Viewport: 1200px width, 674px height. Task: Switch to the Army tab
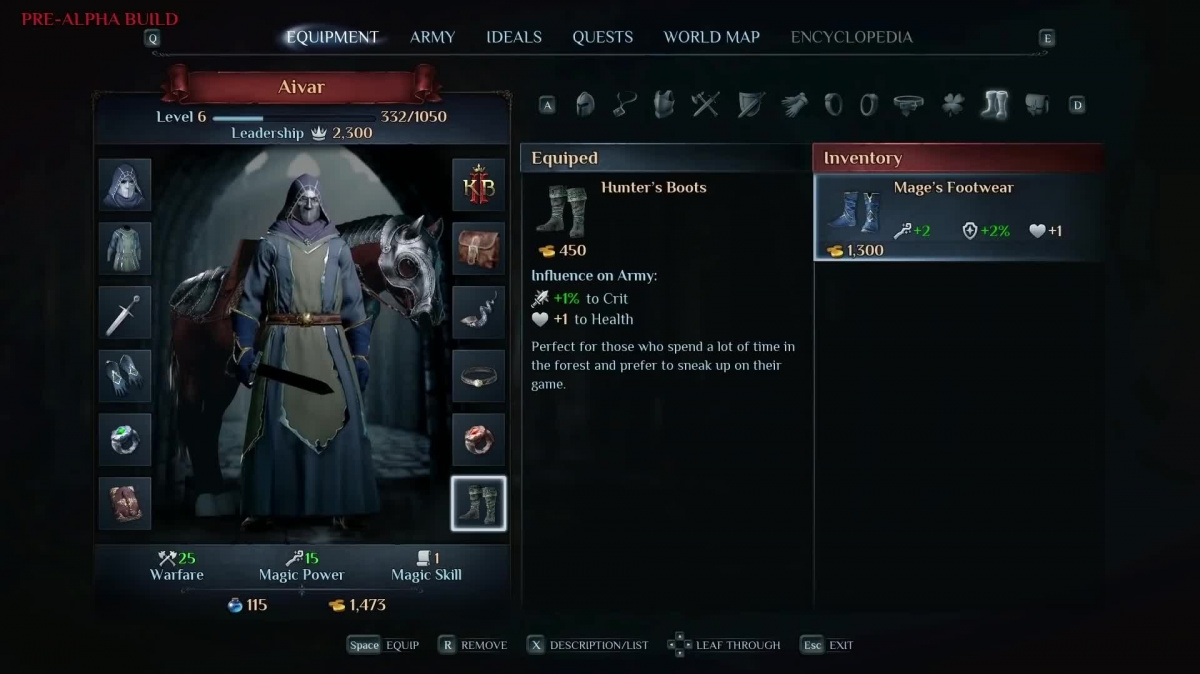[432, 37]
